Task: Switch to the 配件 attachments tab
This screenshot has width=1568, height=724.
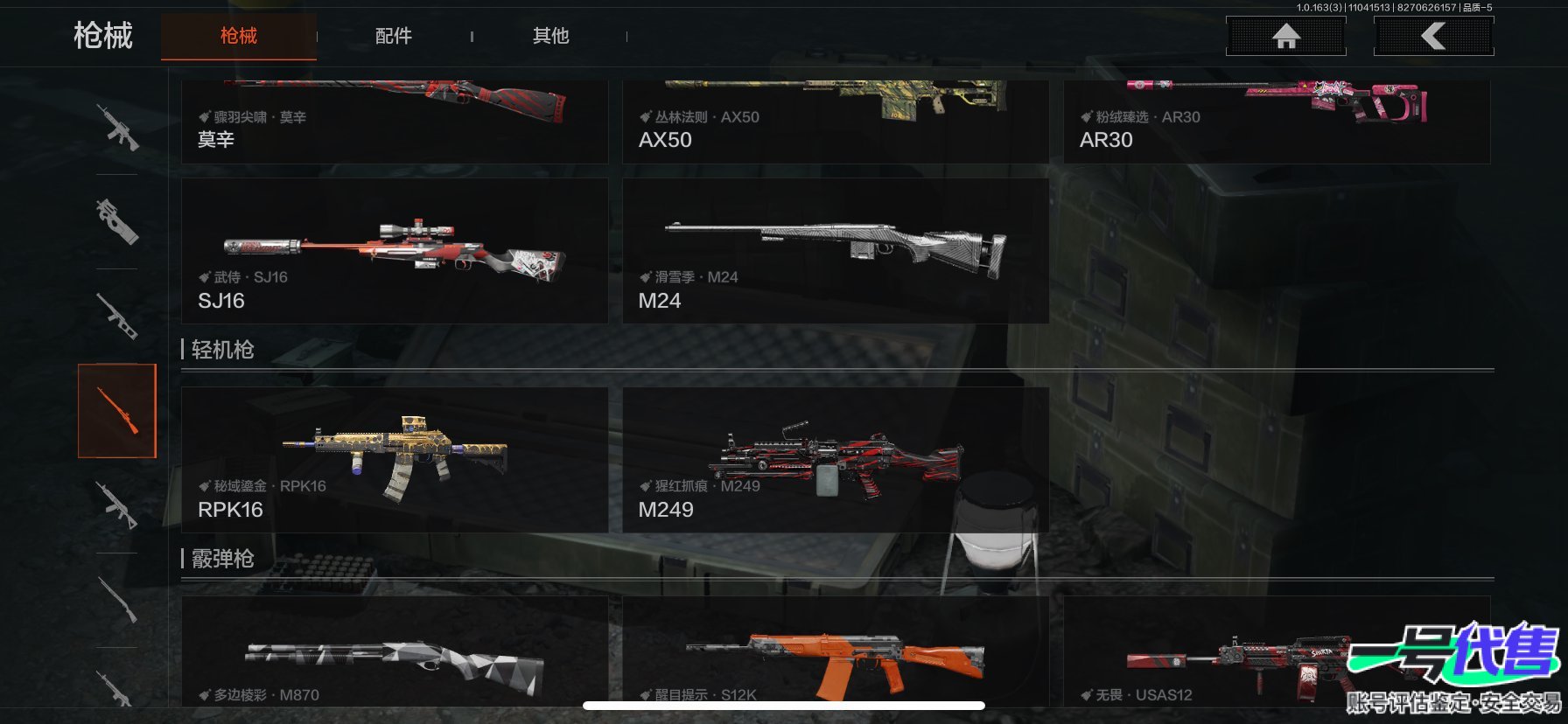Action: point(393,36)
